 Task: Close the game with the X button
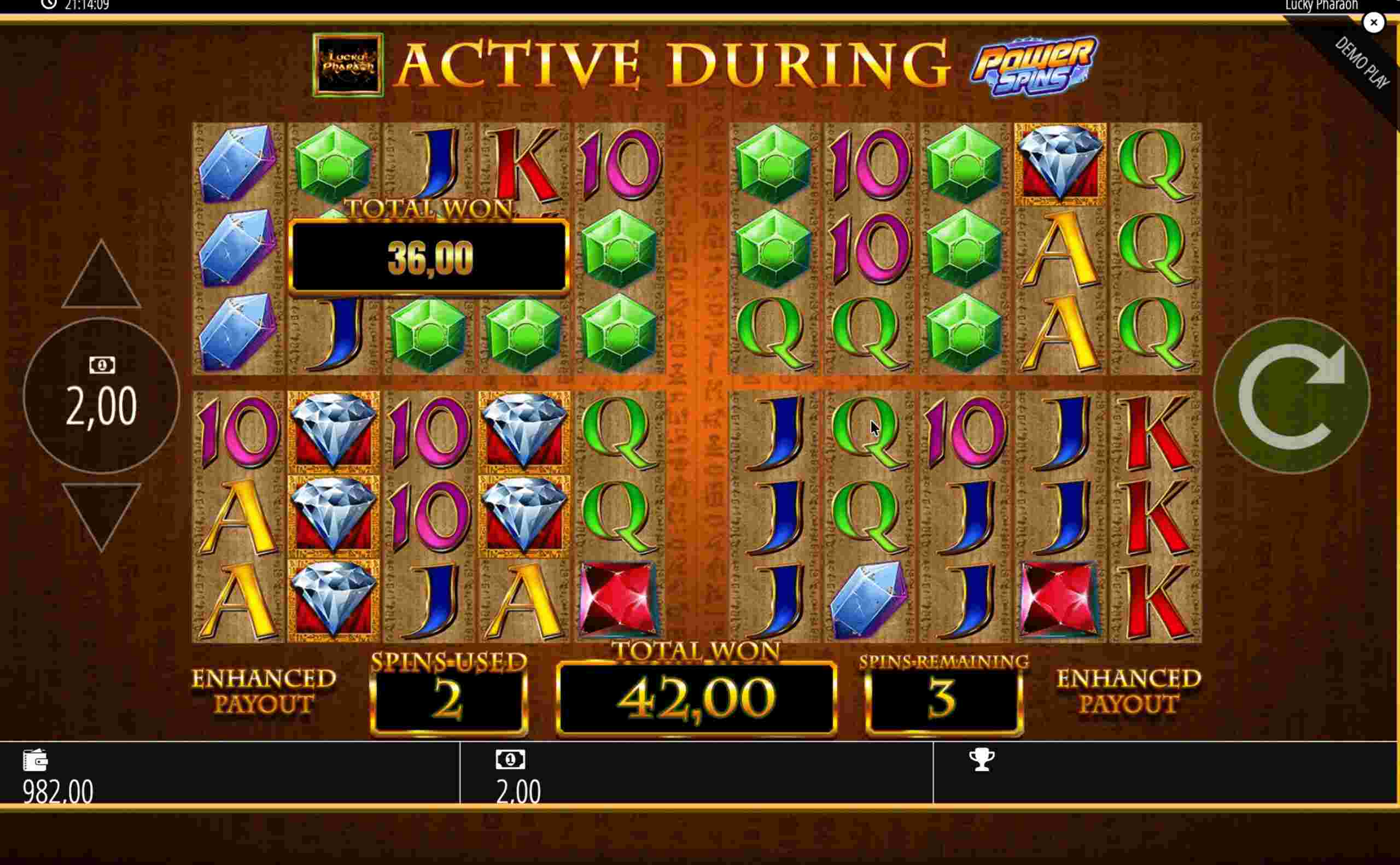[1373, 23]
